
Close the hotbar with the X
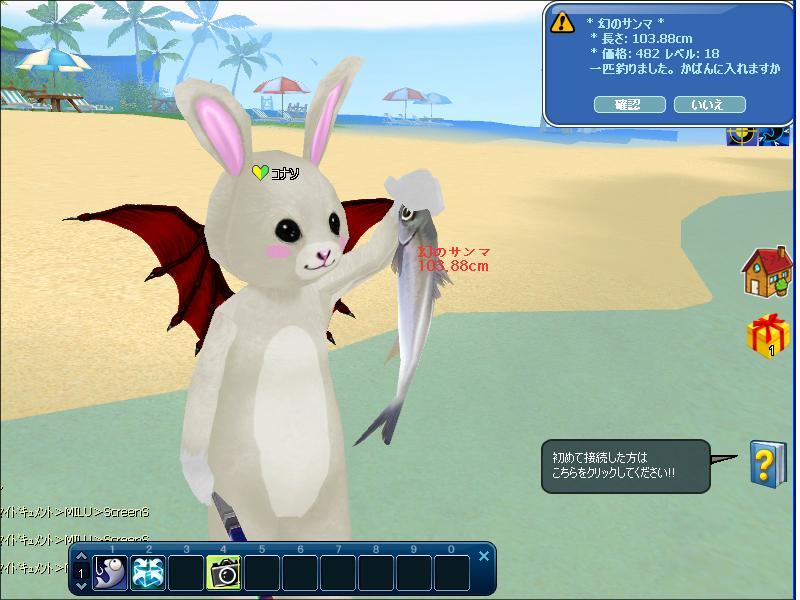(x=484, y=556)
